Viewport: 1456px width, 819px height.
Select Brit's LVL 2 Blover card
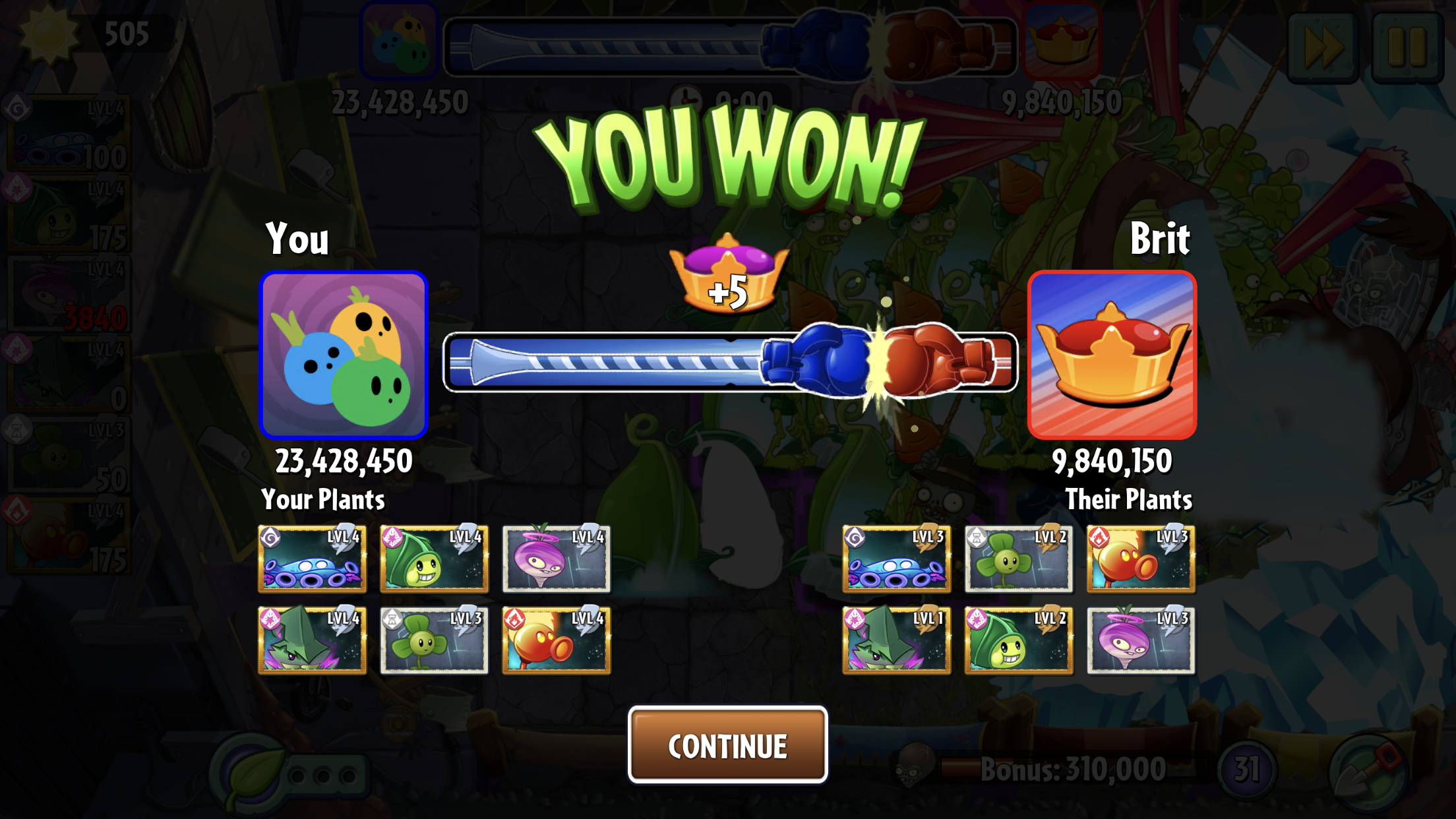(x=1018, y=559)
